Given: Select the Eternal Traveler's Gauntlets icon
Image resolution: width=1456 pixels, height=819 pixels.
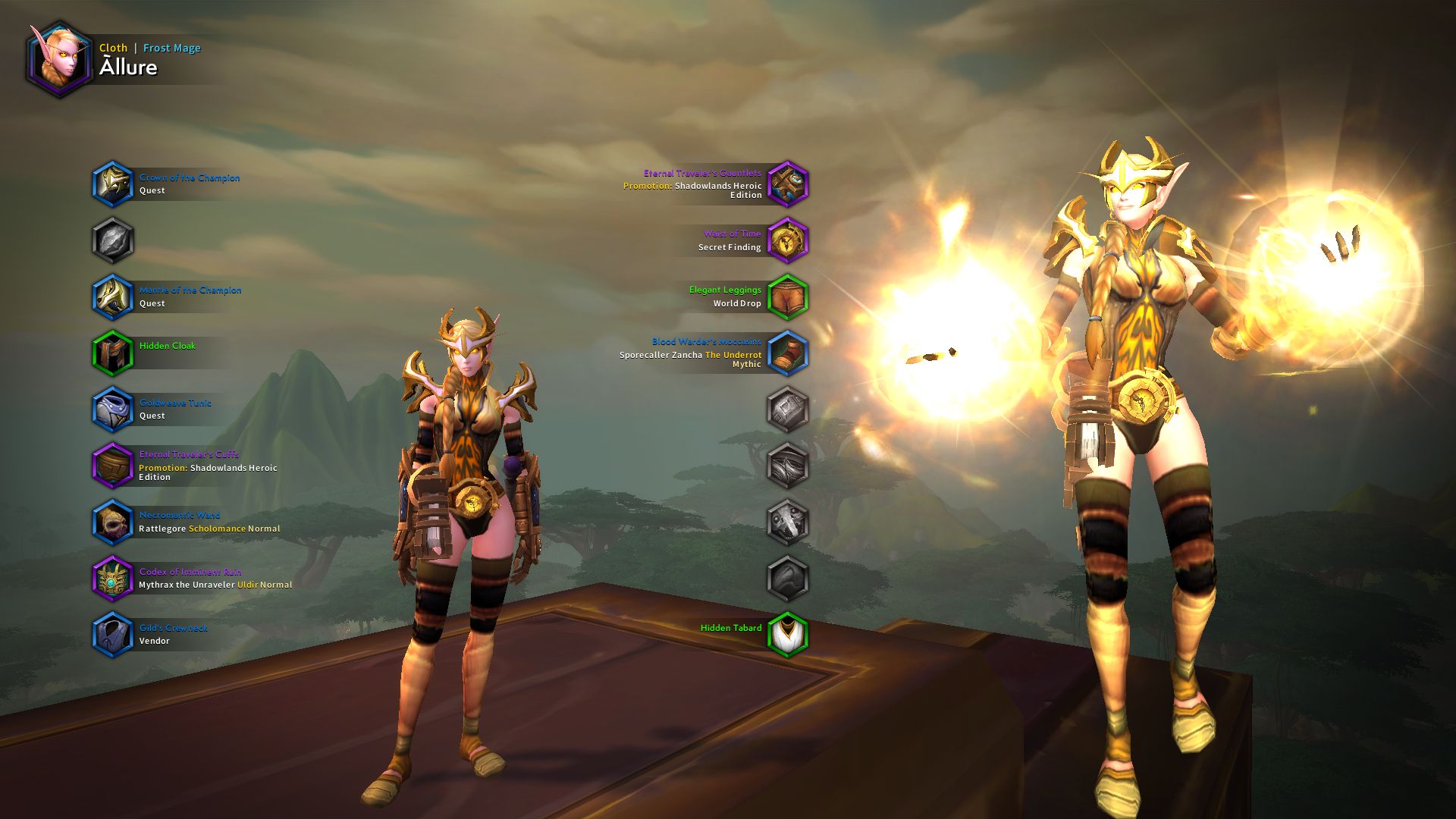Looking at the screenshot, I should [789, 184].
